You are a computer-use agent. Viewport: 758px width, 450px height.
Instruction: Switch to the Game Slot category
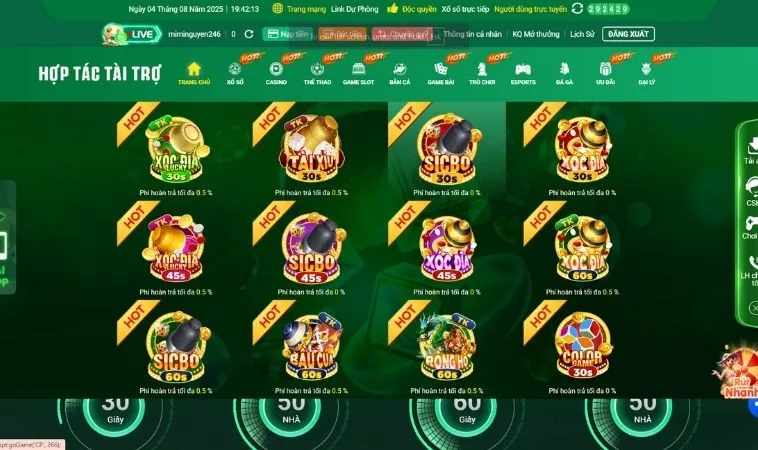click(357, 73)
